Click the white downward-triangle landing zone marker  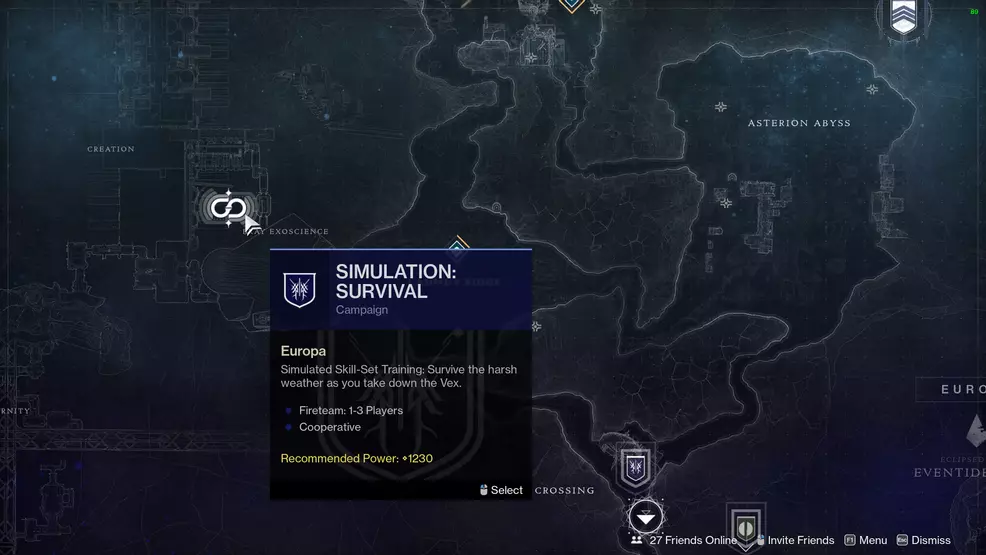coord(646,517)
